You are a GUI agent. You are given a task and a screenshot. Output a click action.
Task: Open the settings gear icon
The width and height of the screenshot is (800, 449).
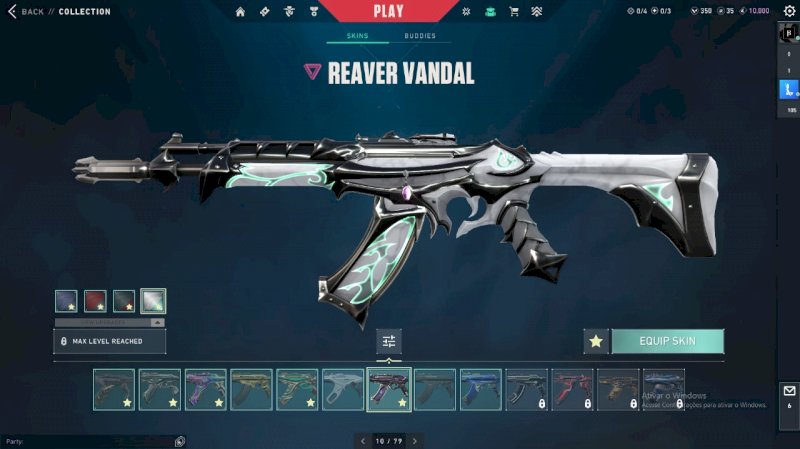click(787, 12)
